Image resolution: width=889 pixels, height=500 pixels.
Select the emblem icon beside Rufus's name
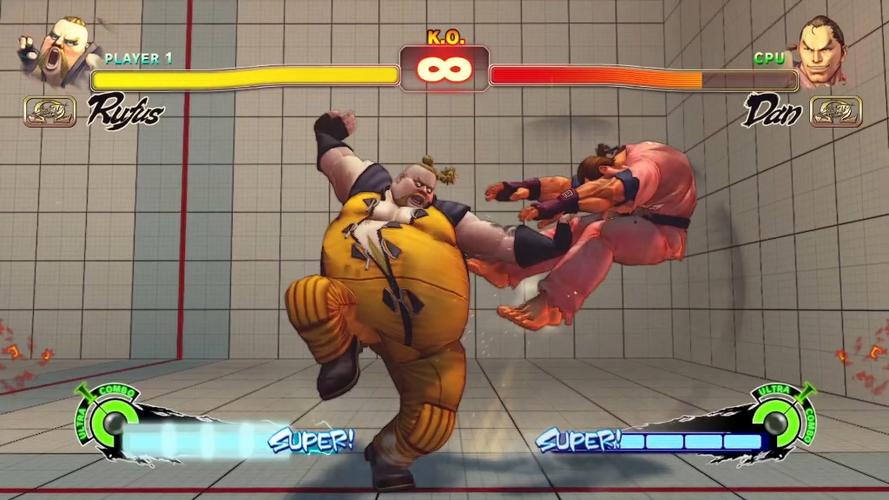[50, 110]
